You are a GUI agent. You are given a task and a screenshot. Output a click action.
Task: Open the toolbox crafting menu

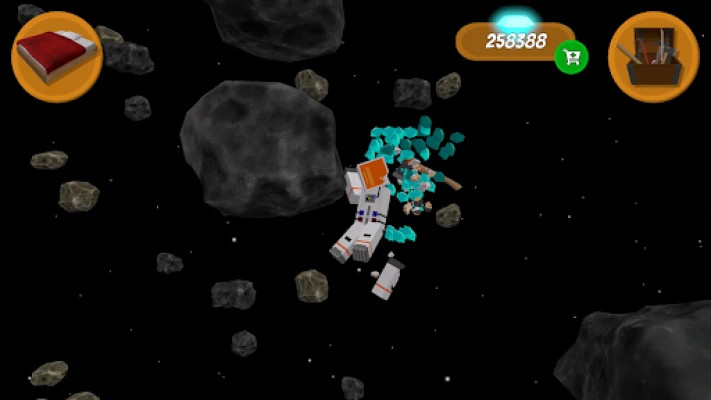click(x=653, y=56)
